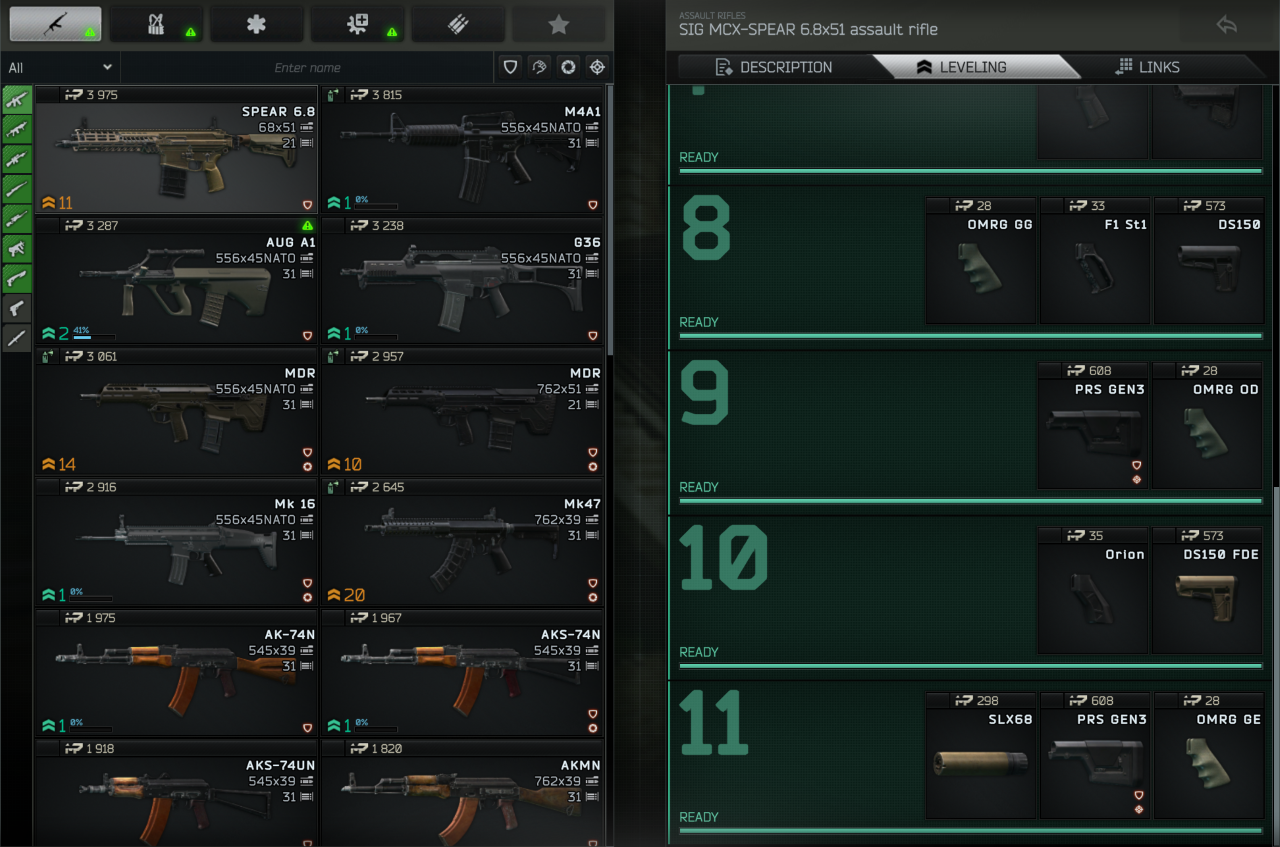Switch to the tactical vest gear tab
The width and height of the screenshot is (1280, 847).
(156, 25)
